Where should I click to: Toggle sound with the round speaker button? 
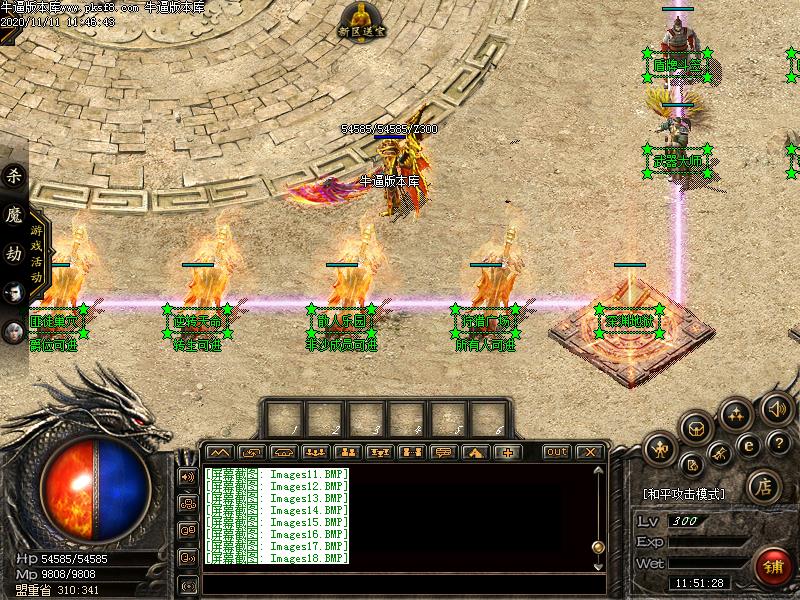(776, 407)
